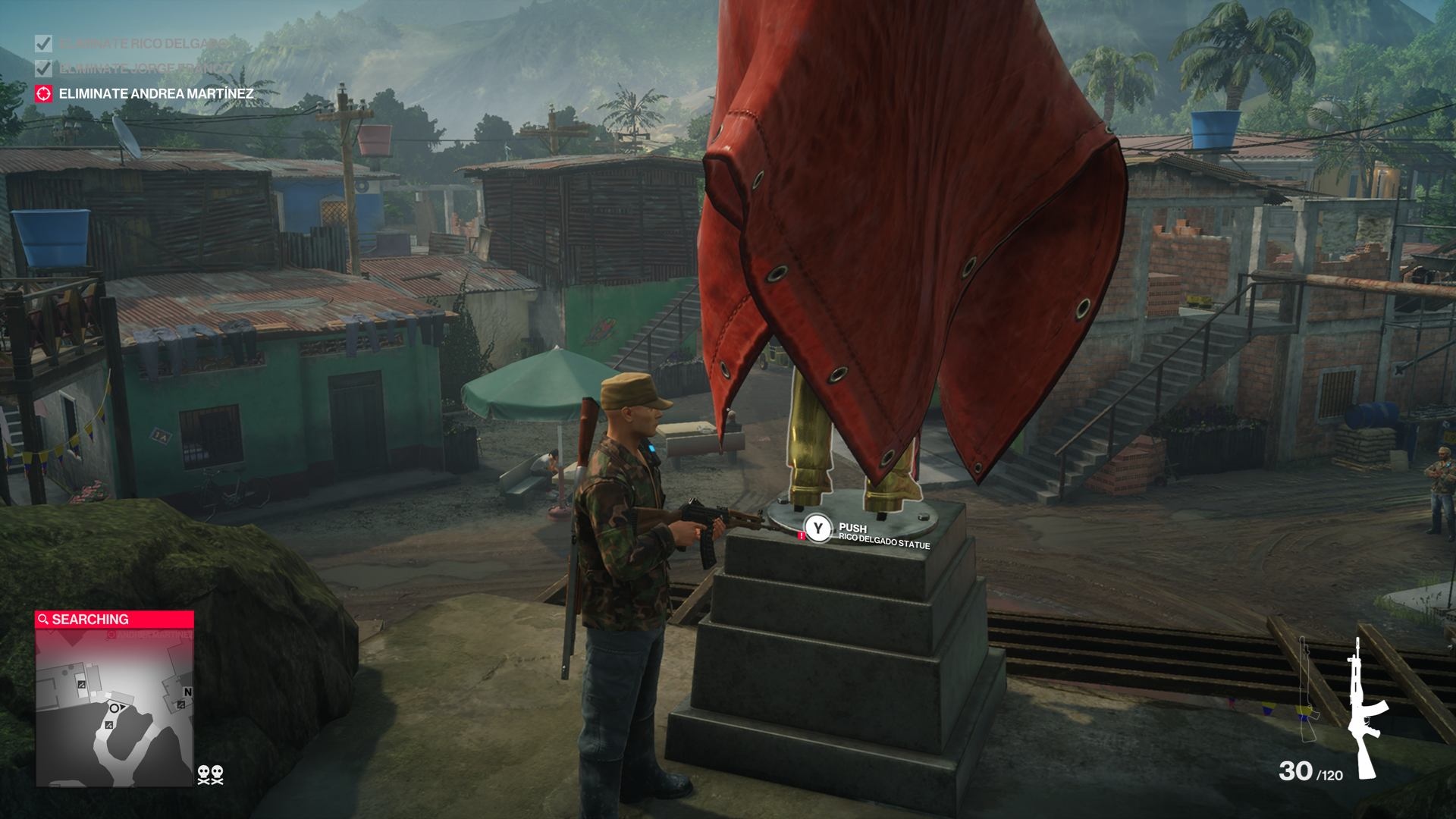1456x819 pixels.
Task: Click the skull icons beside the minimap
Action: coord(211,774)
